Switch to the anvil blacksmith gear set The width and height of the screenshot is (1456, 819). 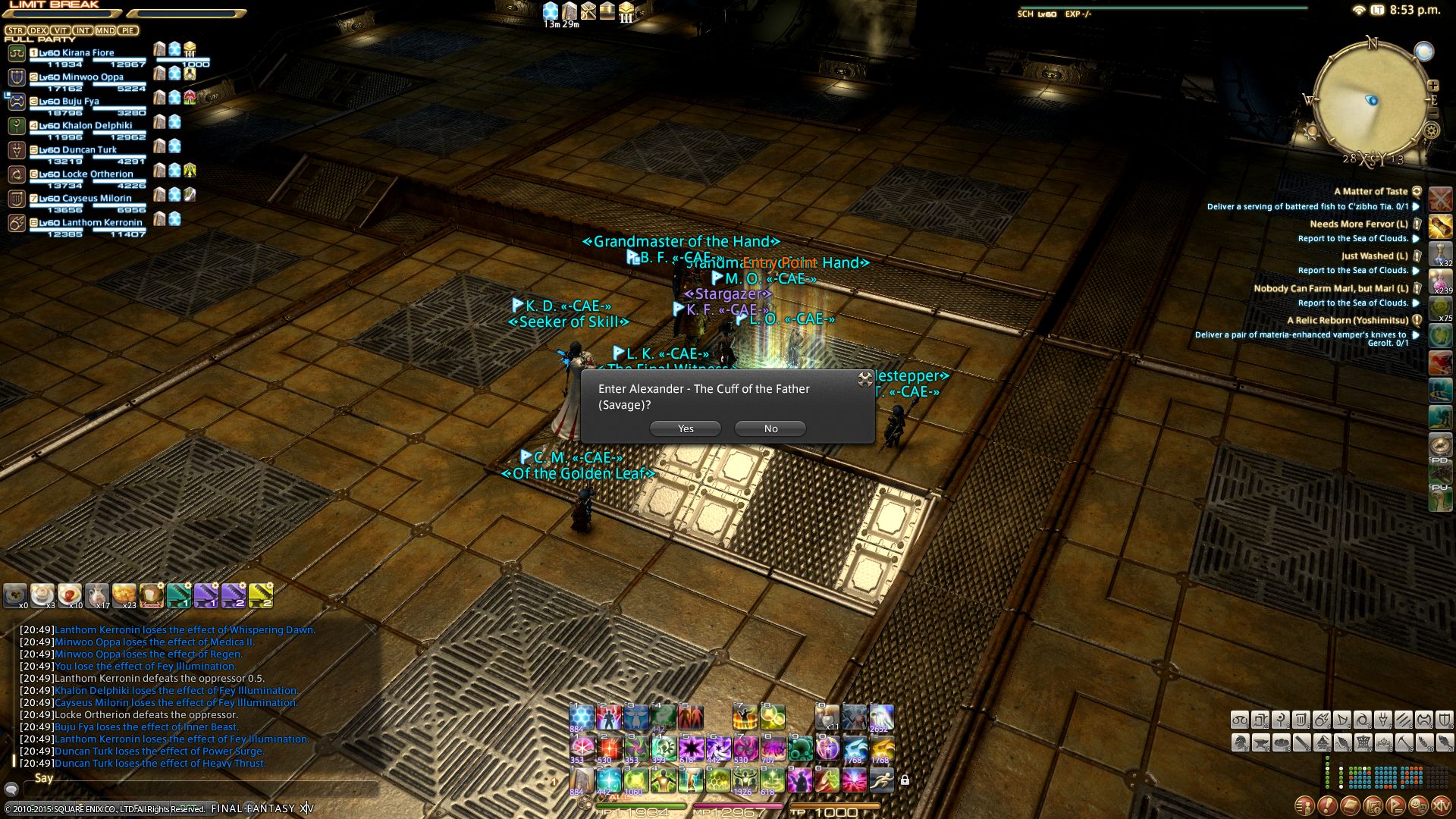click(1260, 742)
